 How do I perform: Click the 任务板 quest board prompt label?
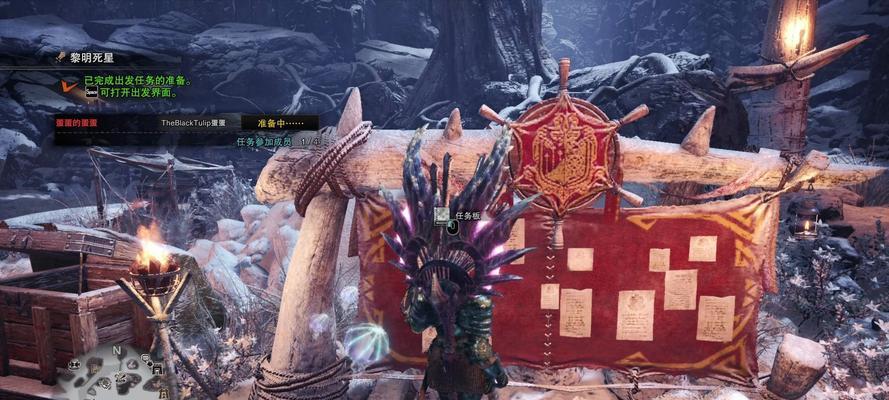[468, 215]
